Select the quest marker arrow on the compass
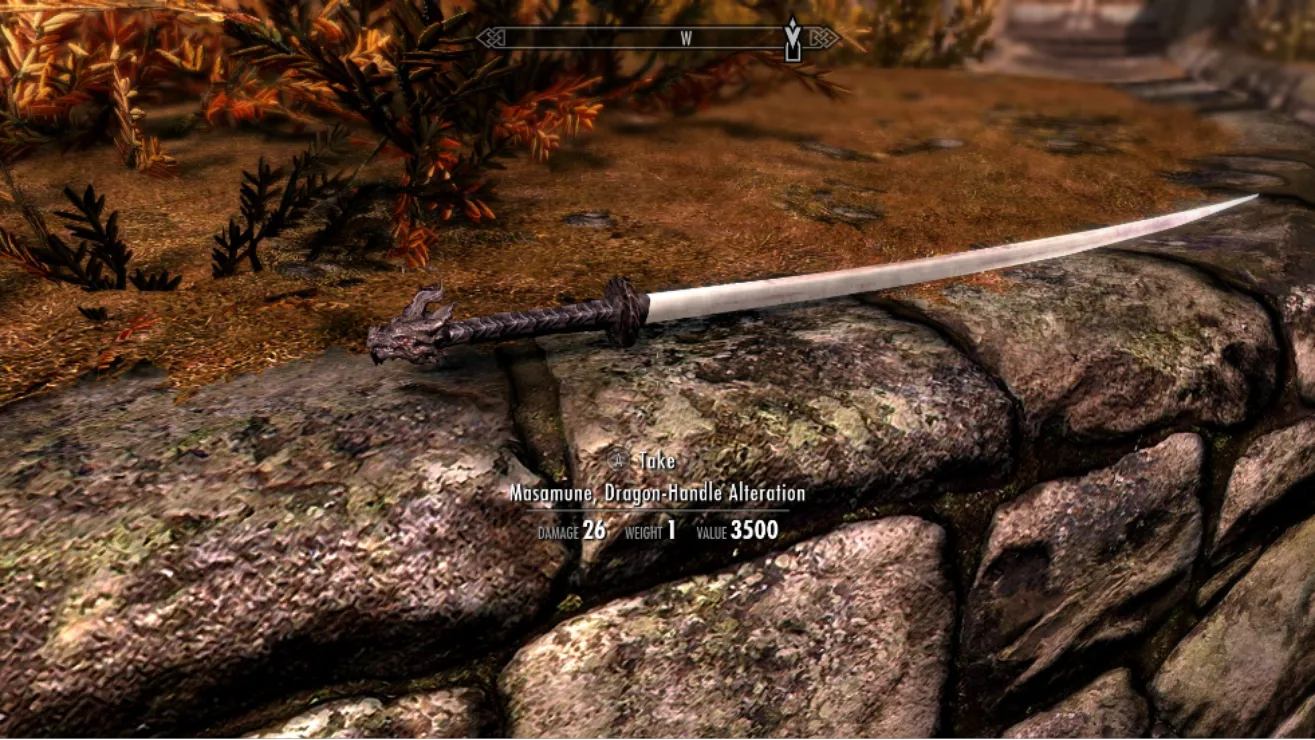This screenshot has width=1315, height=740. 793,40
